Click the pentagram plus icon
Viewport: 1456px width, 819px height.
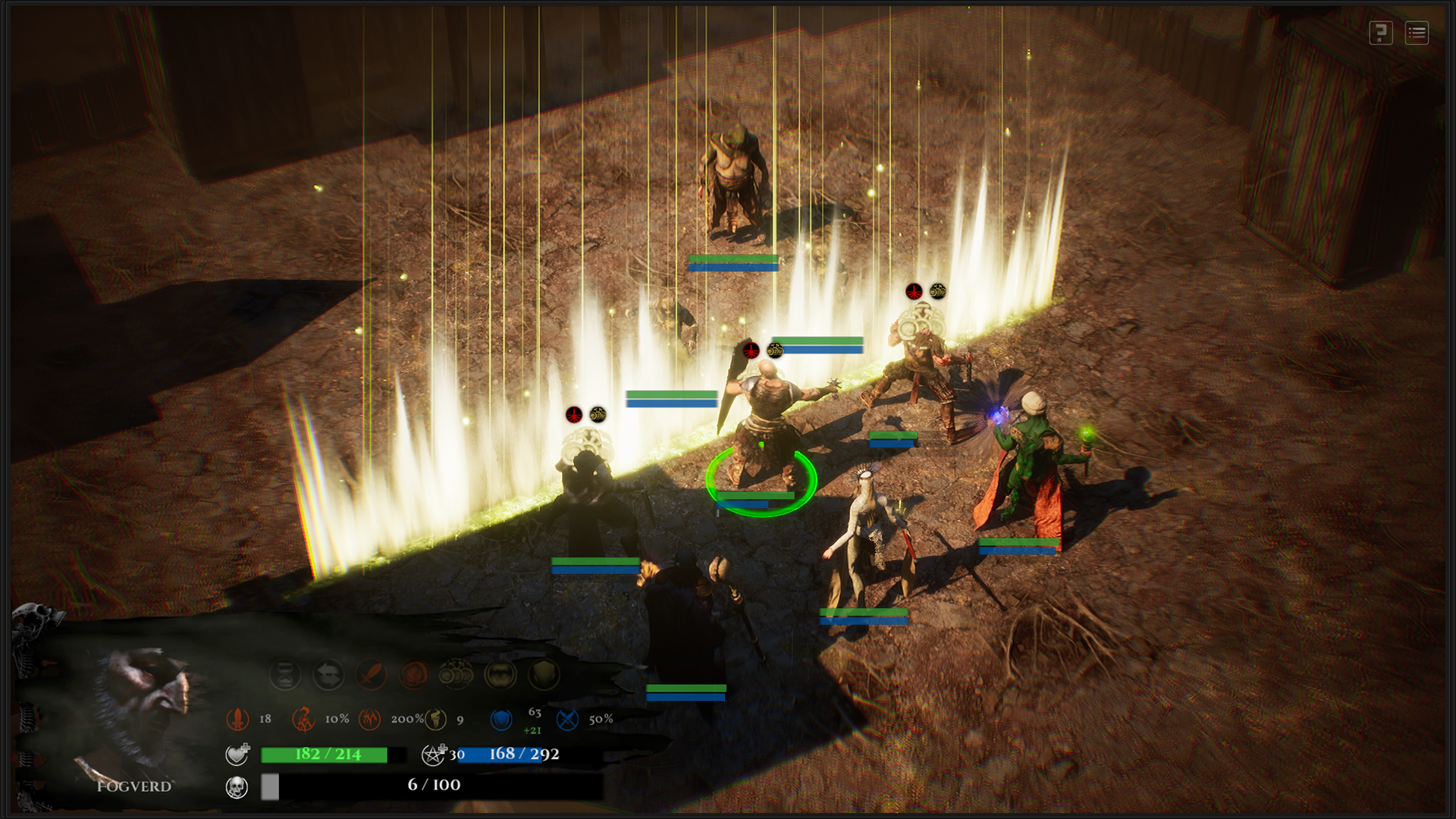[x=434, y=754]
